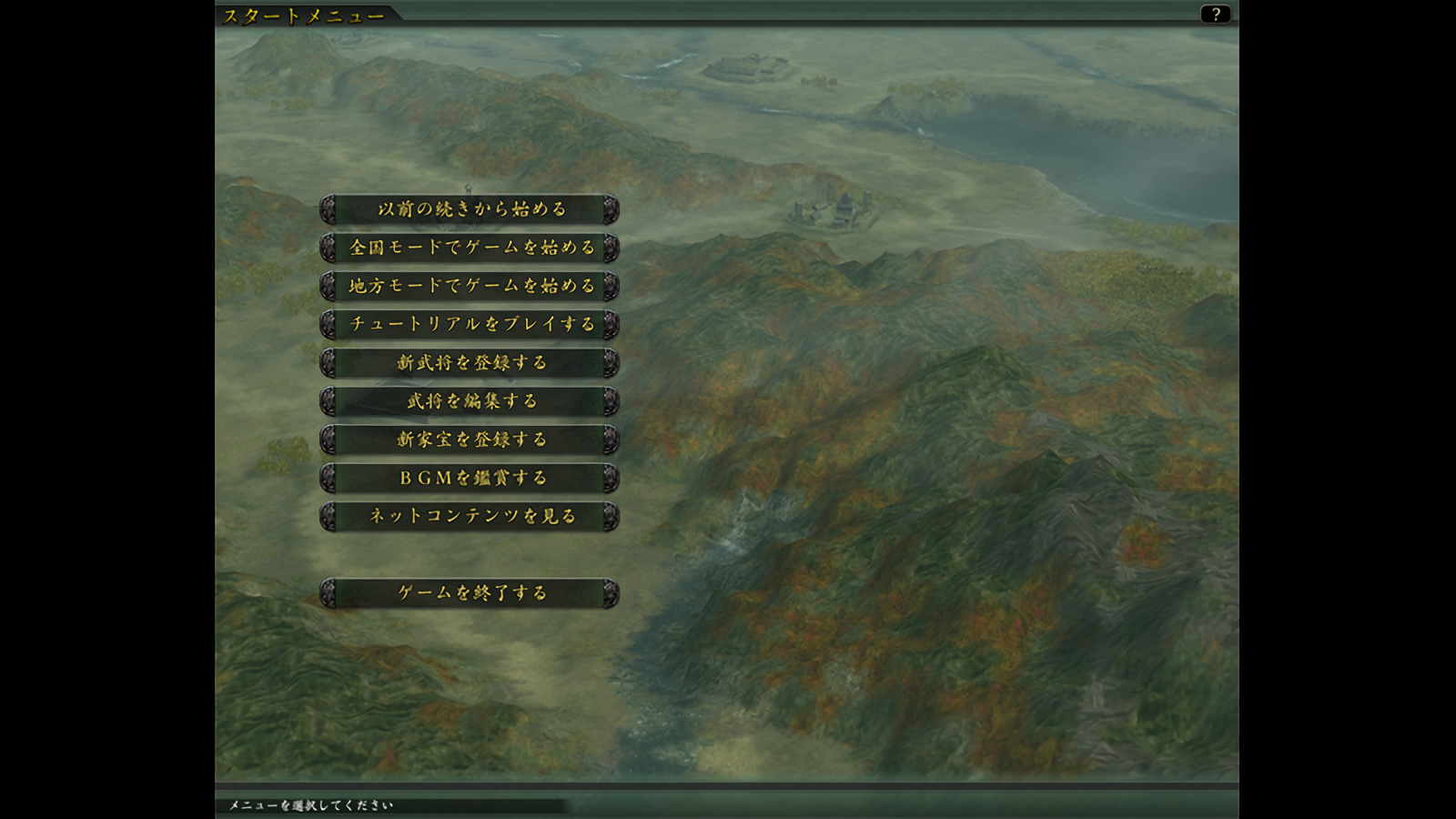The width and height of the screenshot is (1456, 819).
Task: Choose 地方モードでゲームを始める
Action: (x=470, y=286)
